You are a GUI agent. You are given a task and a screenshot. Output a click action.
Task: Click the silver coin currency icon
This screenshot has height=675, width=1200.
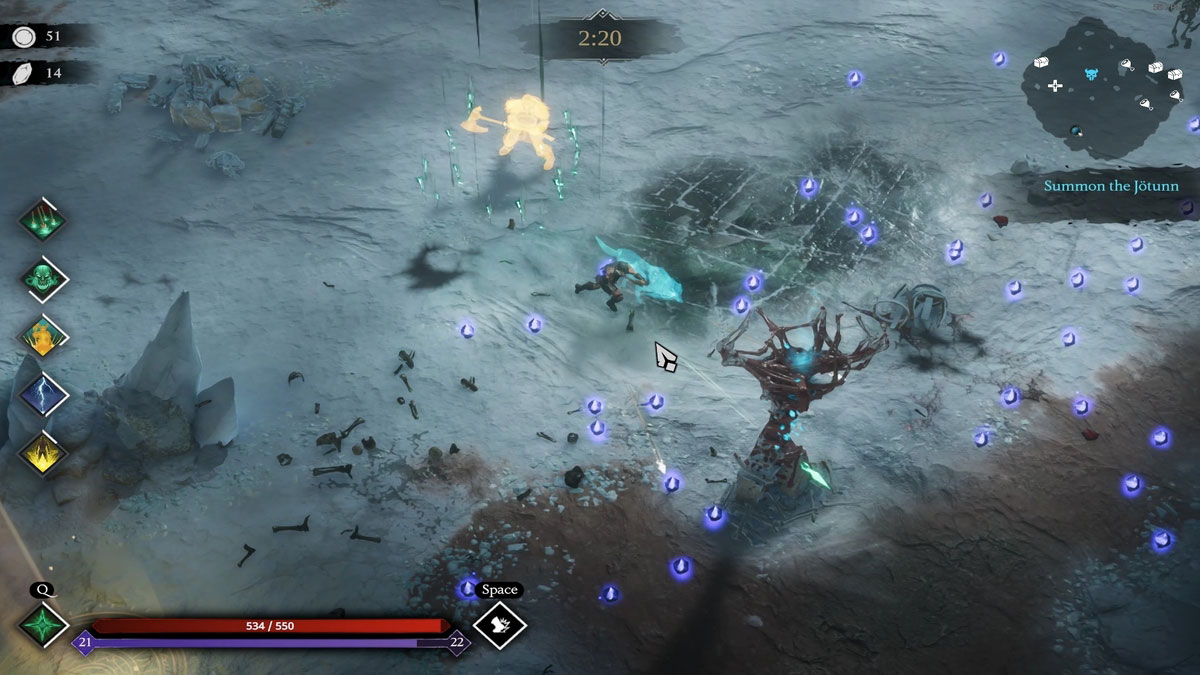(x=23, y=37)
